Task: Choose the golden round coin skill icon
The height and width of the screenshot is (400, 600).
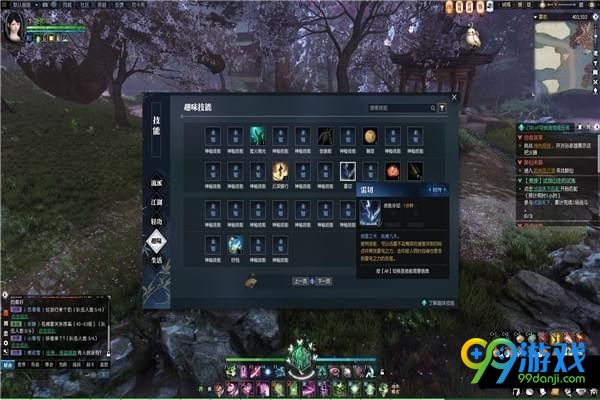Action: tap(370, 135)
